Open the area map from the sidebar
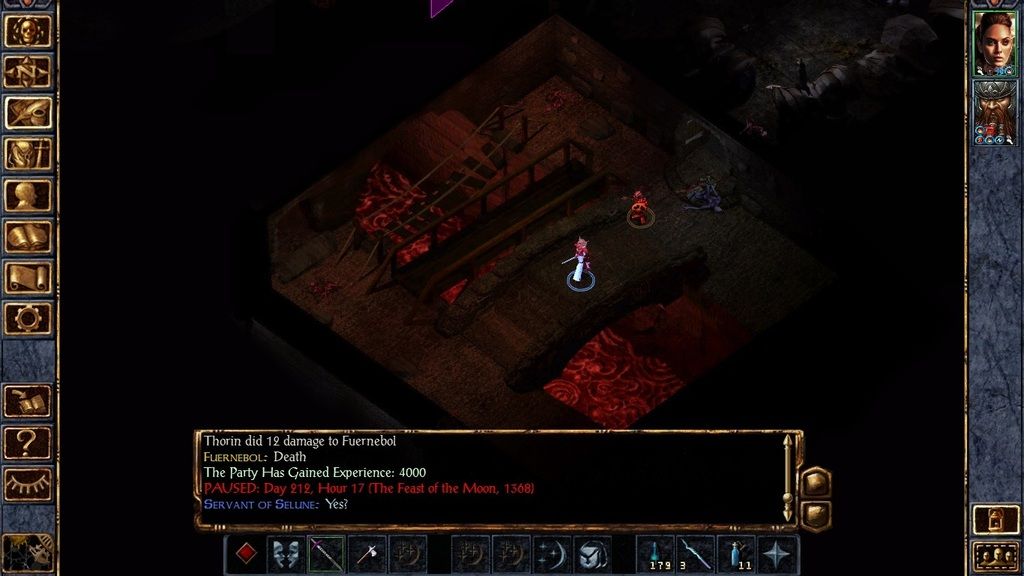This screenshot has height=576, width=1024. 28,72
